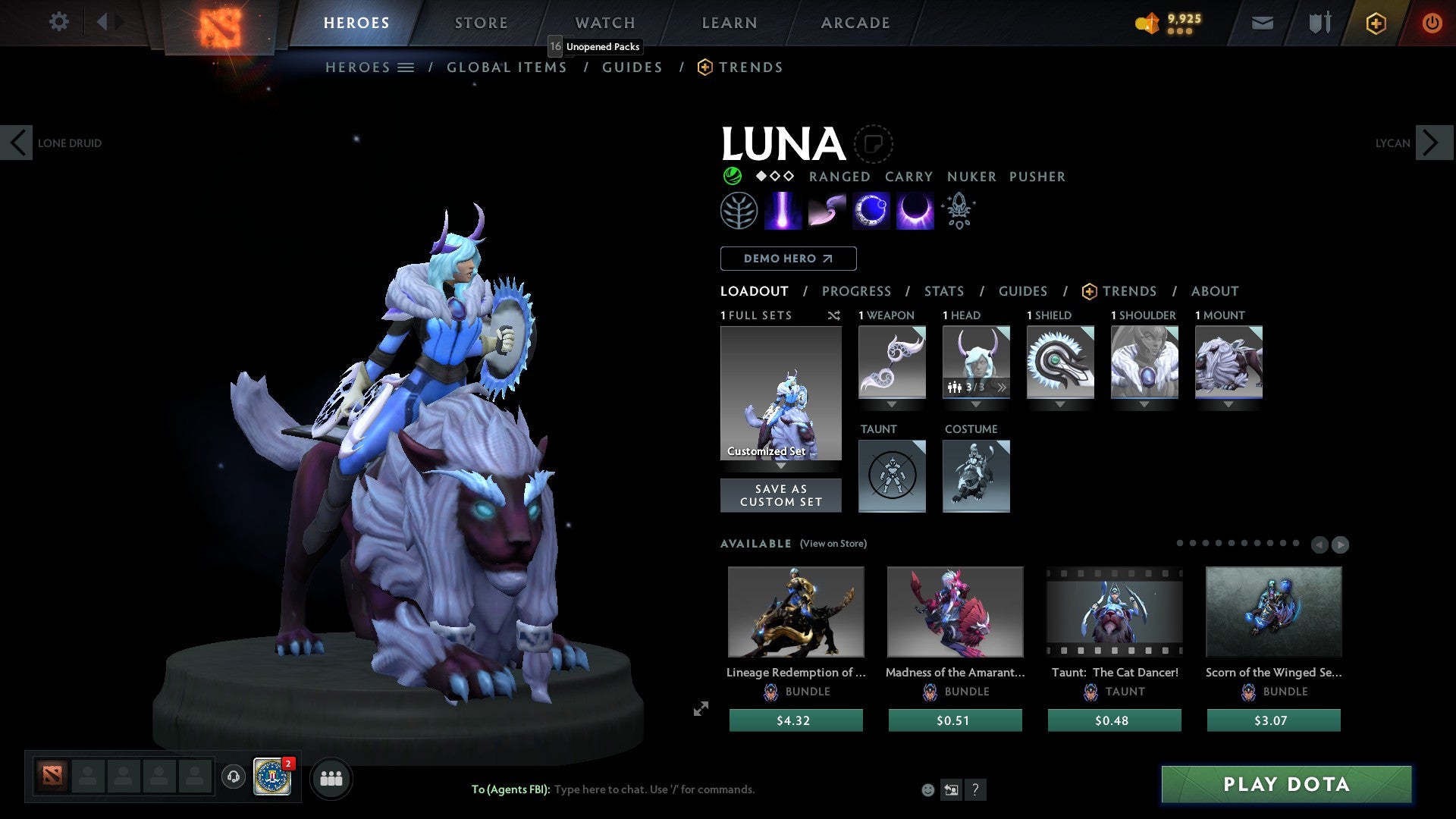Click the shuffle icon beside Full Sets
The height and width of the screenshot is (819, 1456).
834,315
